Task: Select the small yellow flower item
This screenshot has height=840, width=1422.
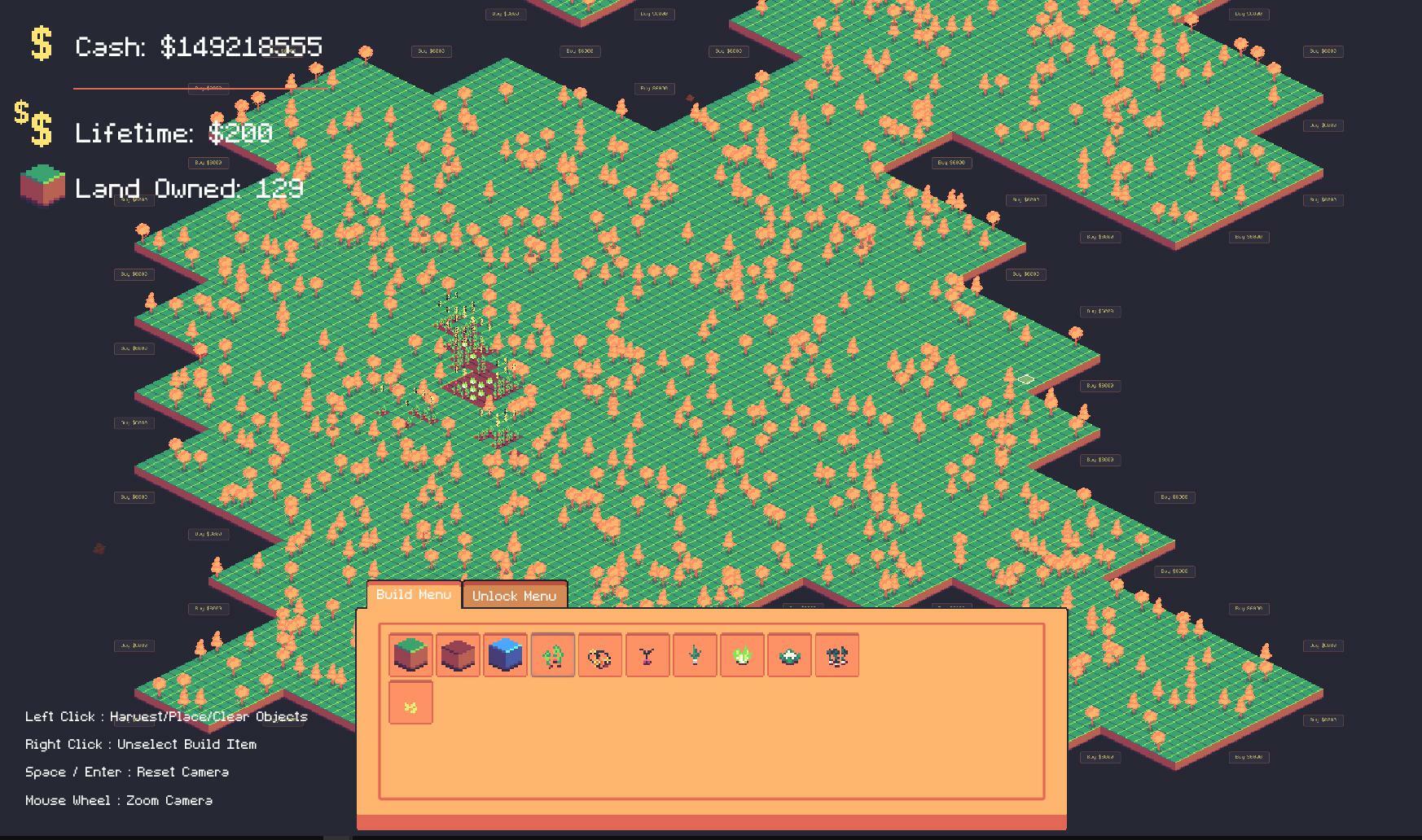Action: (x=410, y=703)
